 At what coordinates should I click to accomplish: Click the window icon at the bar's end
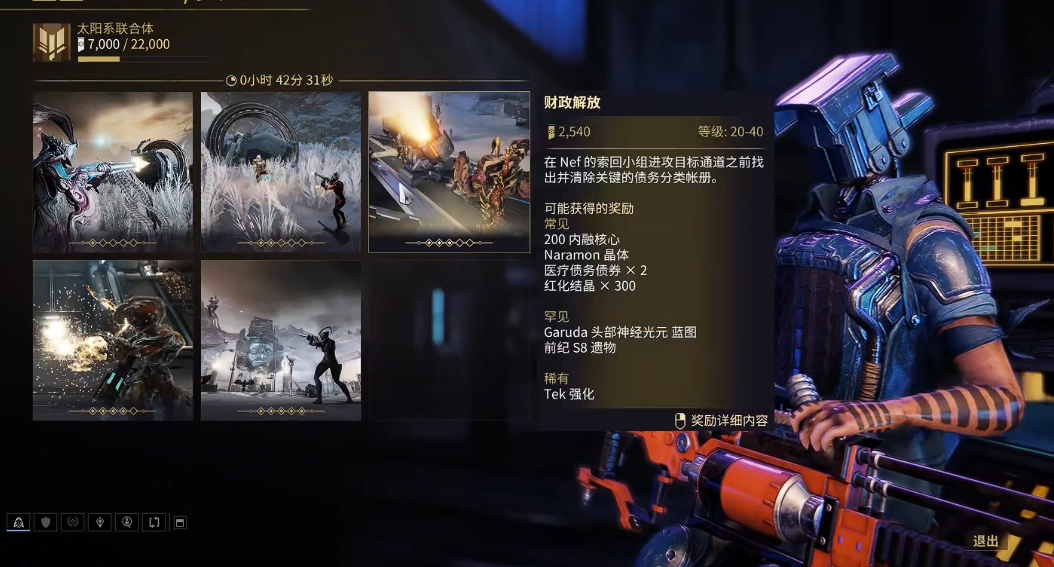point(180,522)
